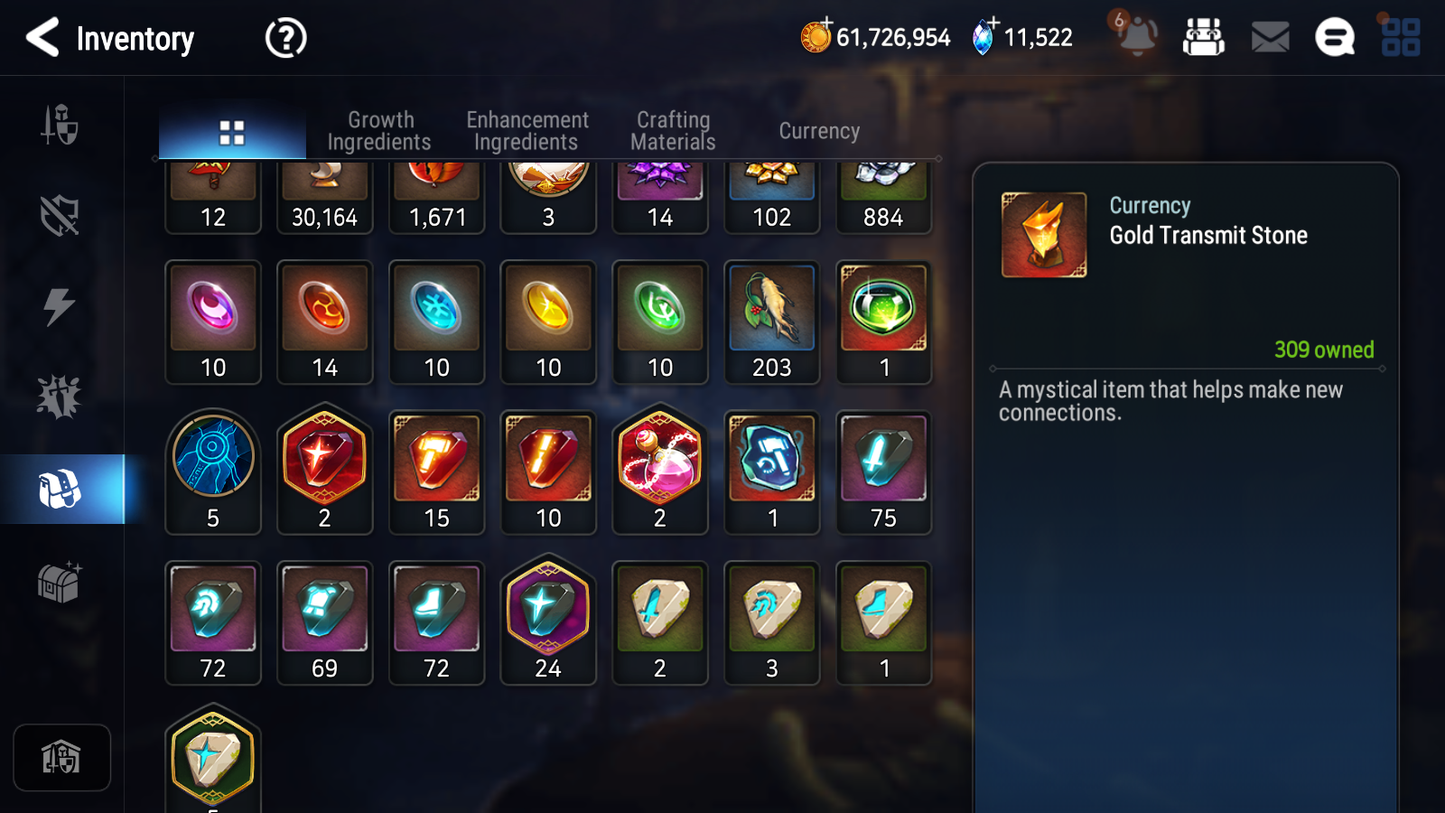Select the all-items grid tab

coord(232,132)
